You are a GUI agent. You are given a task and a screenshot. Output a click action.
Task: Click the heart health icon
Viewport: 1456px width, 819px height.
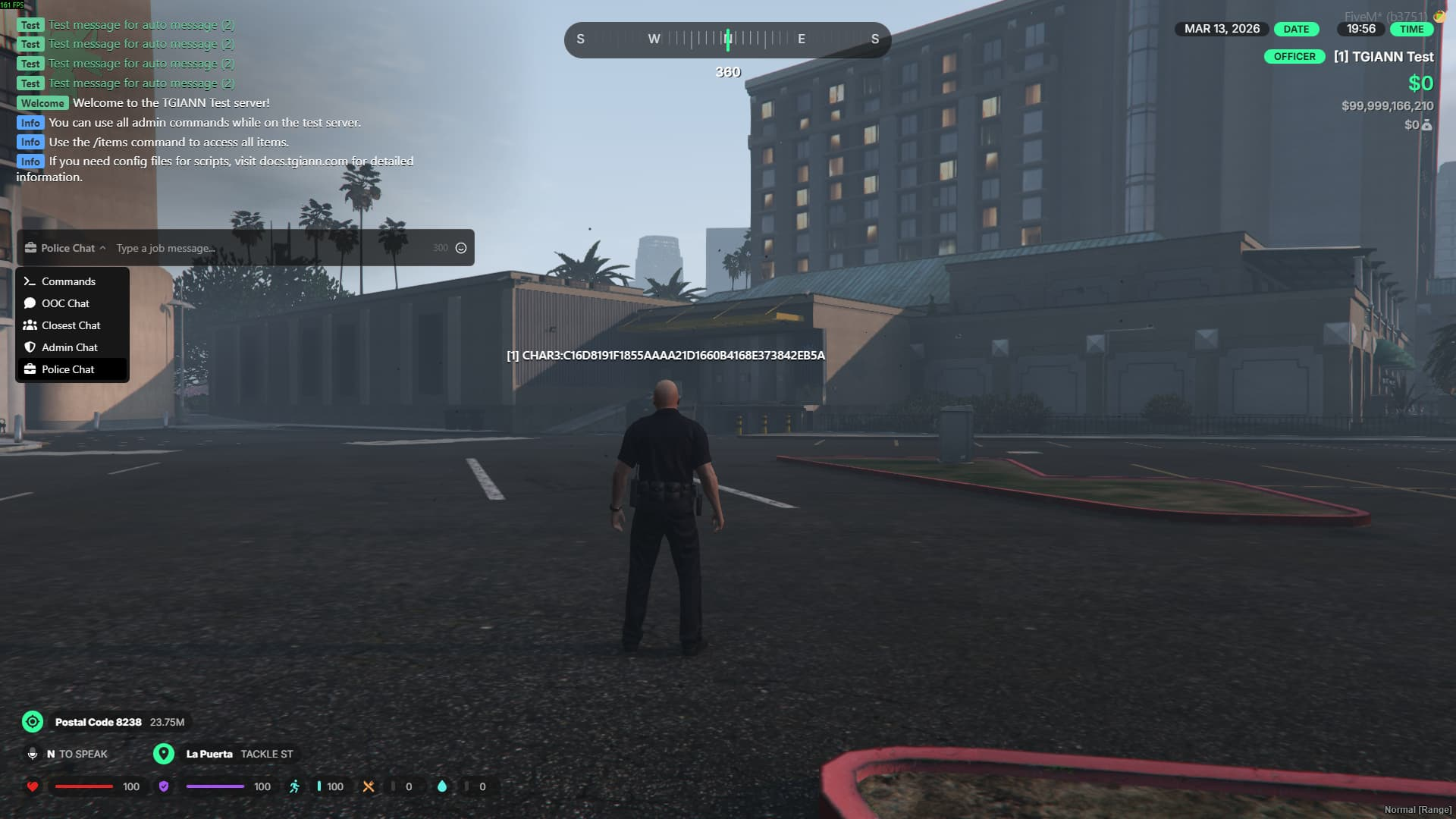pyautogui.click(x=32, y=786)
